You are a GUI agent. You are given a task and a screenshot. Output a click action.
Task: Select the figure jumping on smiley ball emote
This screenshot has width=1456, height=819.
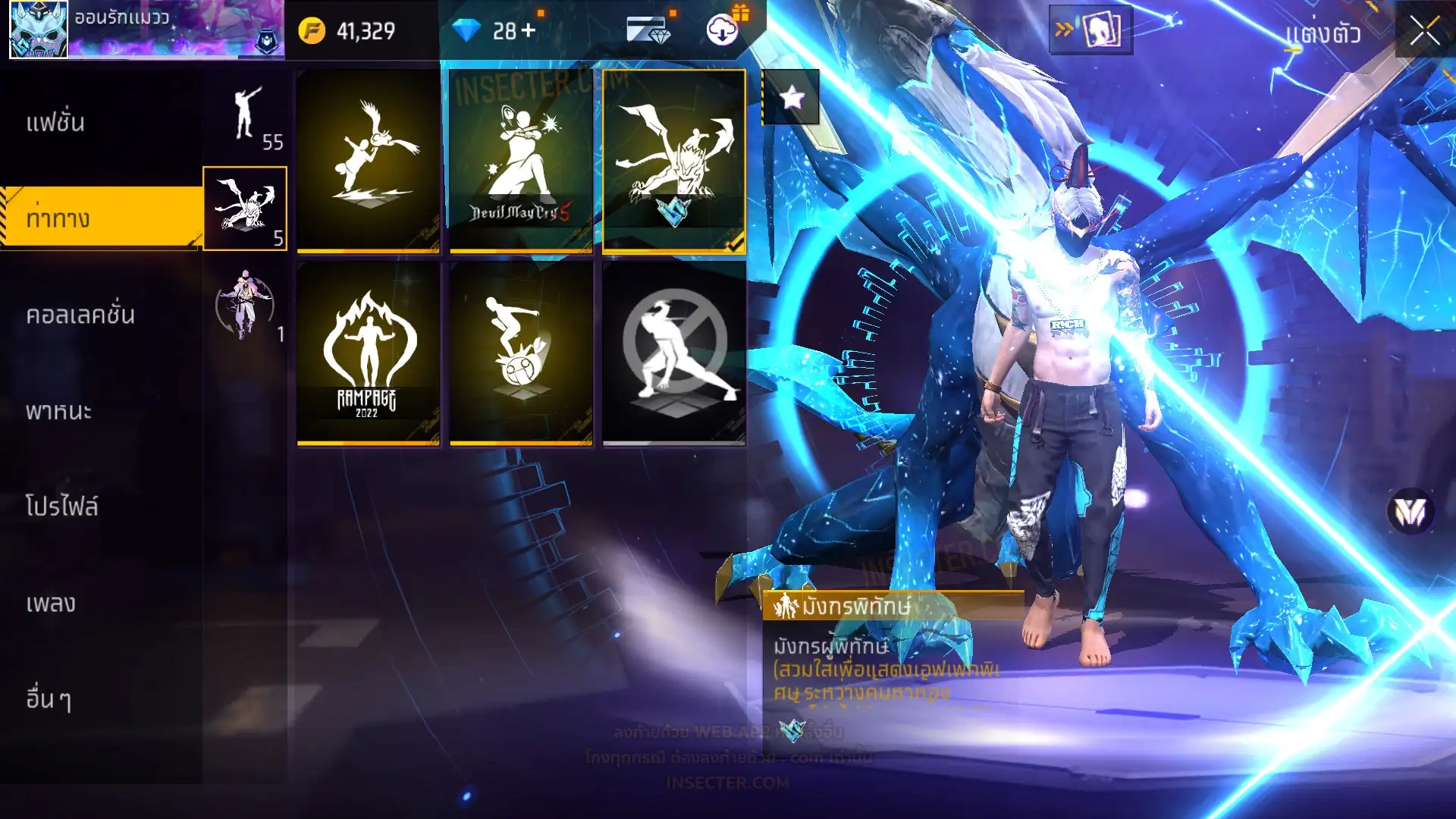click(521, 353)
